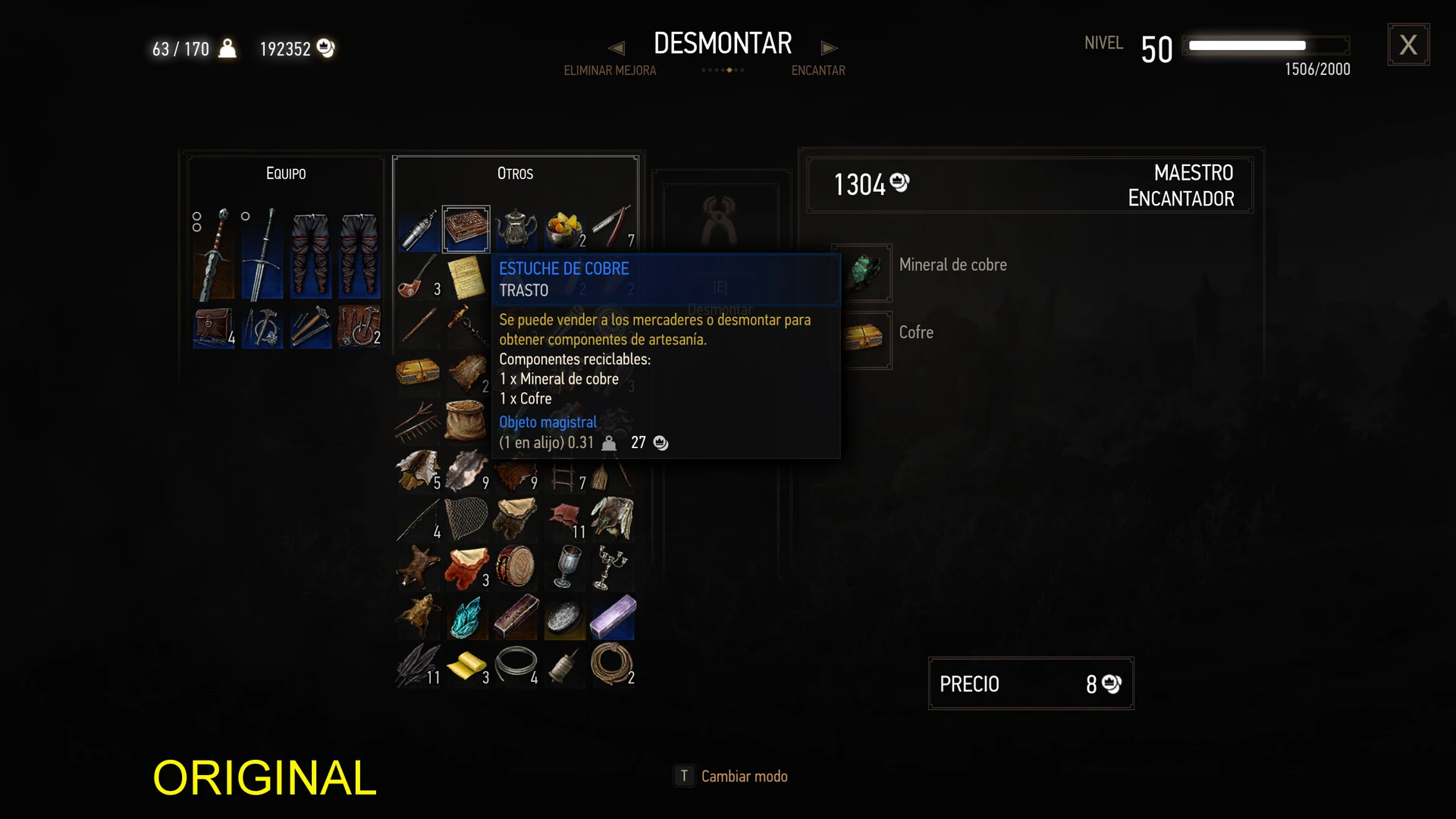
Task: Select the silver teapot item
Action: click(516, 228)
